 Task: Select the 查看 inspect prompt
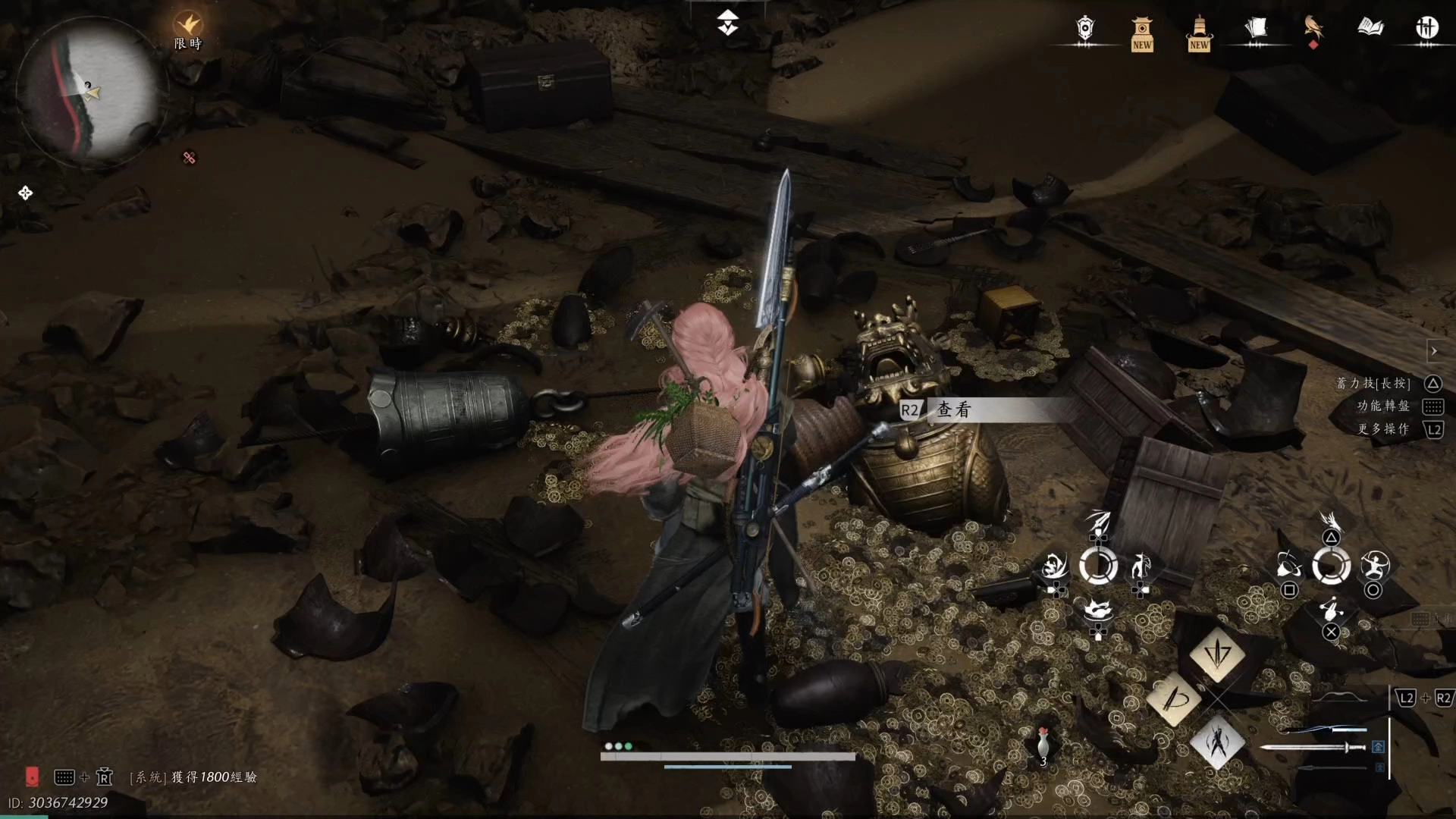click(953, 410)
